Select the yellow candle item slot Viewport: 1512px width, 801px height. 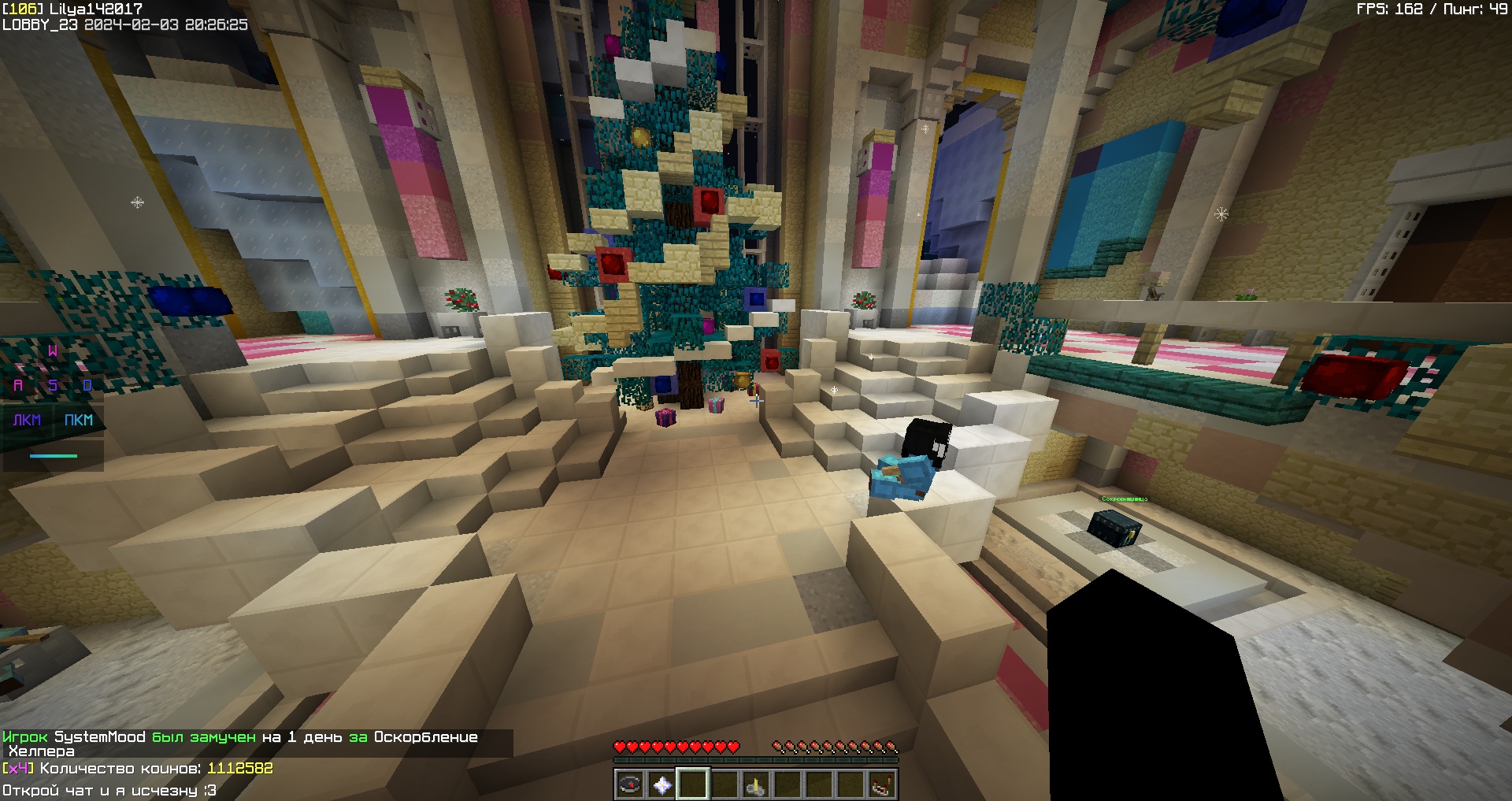point(756,784)
